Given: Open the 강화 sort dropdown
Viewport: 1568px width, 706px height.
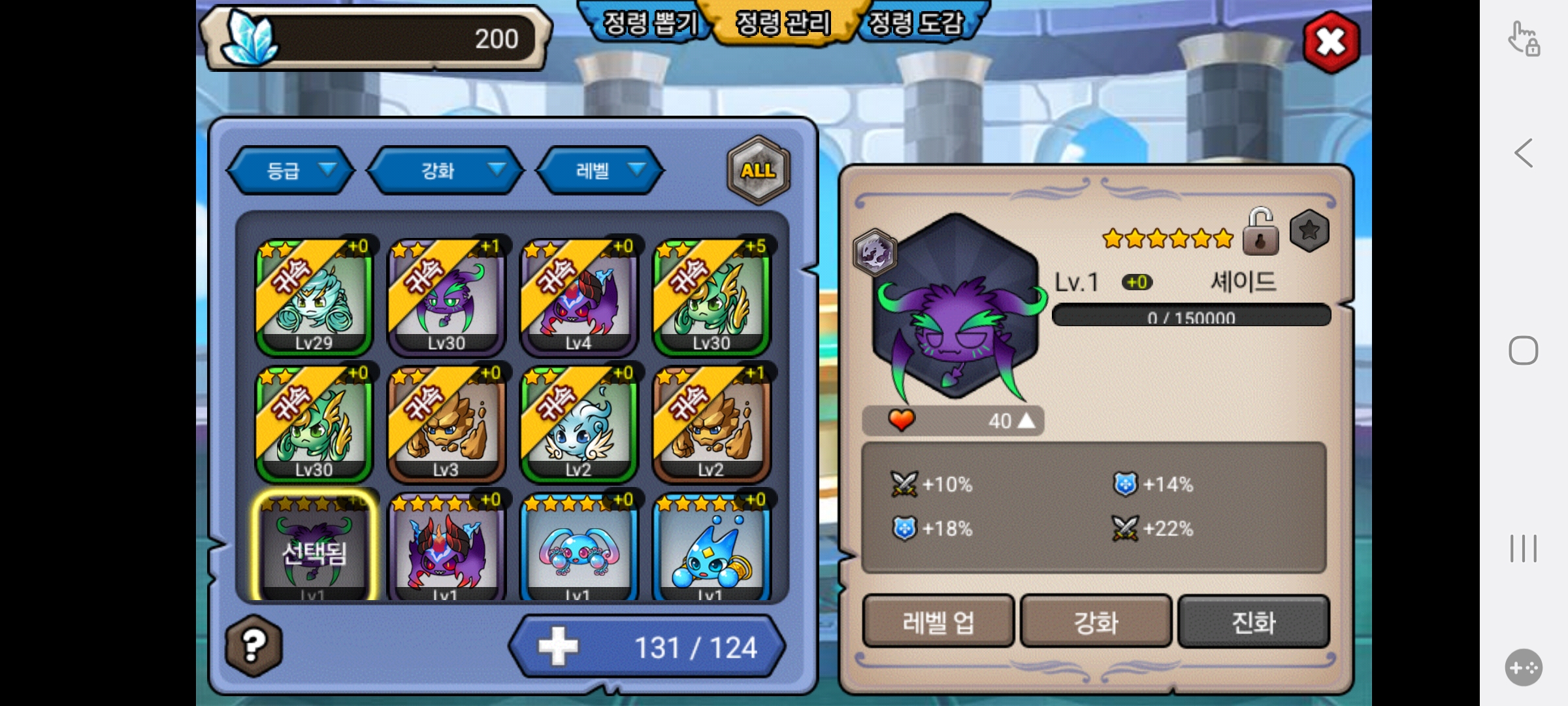Looking at the screenshot, I should pos(446,171).
